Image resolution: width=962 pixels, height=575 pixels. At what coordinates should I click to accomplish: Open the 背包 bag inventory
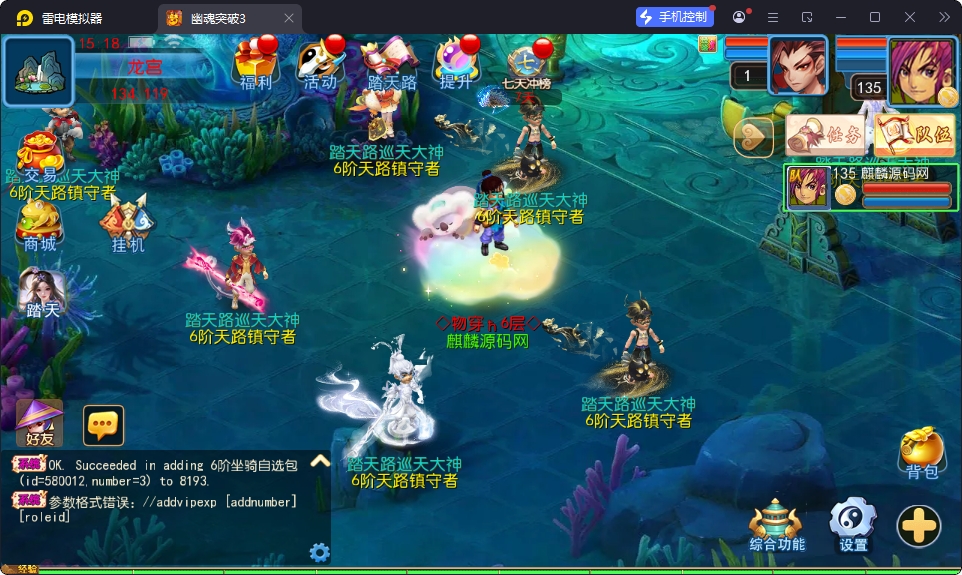[x=921, y=453]
